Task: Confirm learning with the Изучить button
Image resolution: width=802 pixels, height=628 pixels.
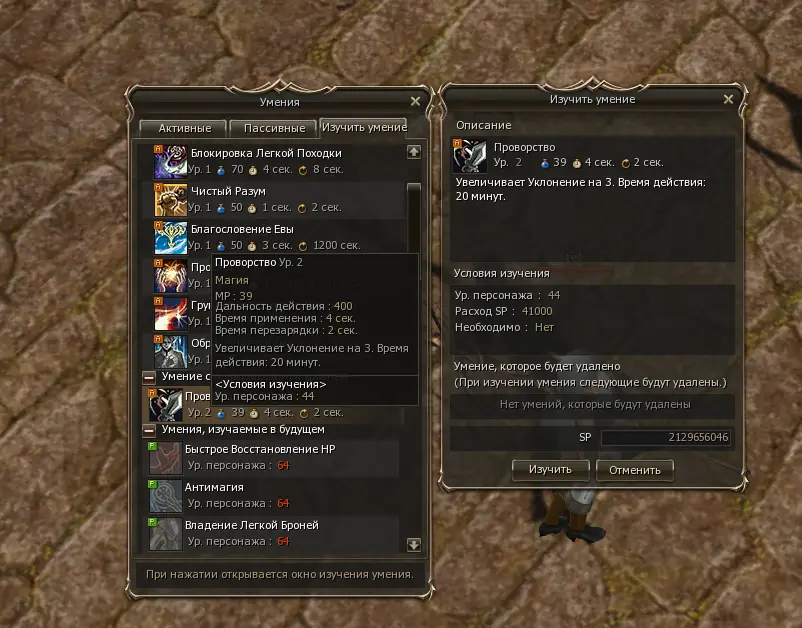Action: point(550,469)
